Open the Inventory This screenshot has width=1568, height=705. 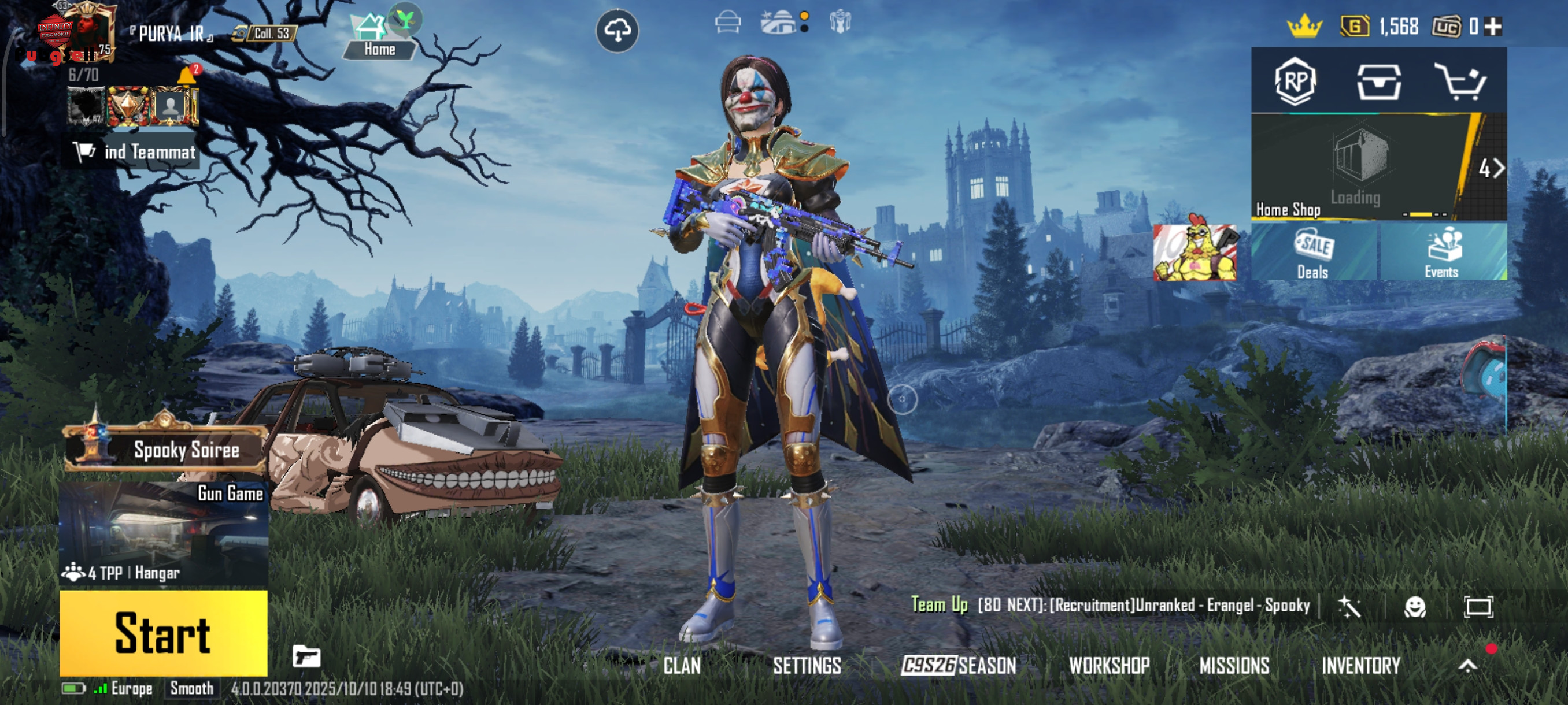click(x=1361, y=666)
